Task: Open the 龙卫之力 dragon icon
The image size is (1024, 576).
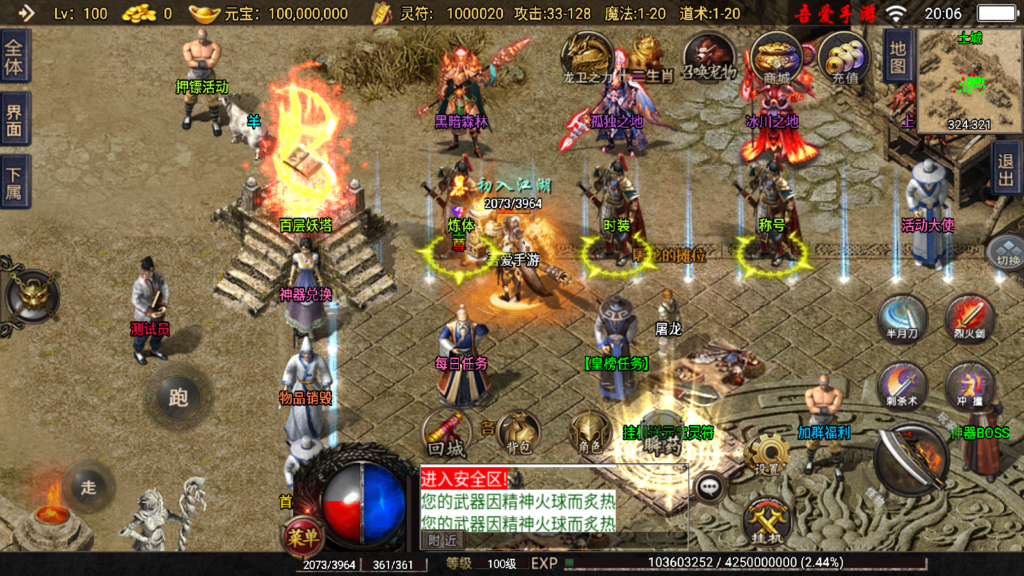Action: pos(586,56)
